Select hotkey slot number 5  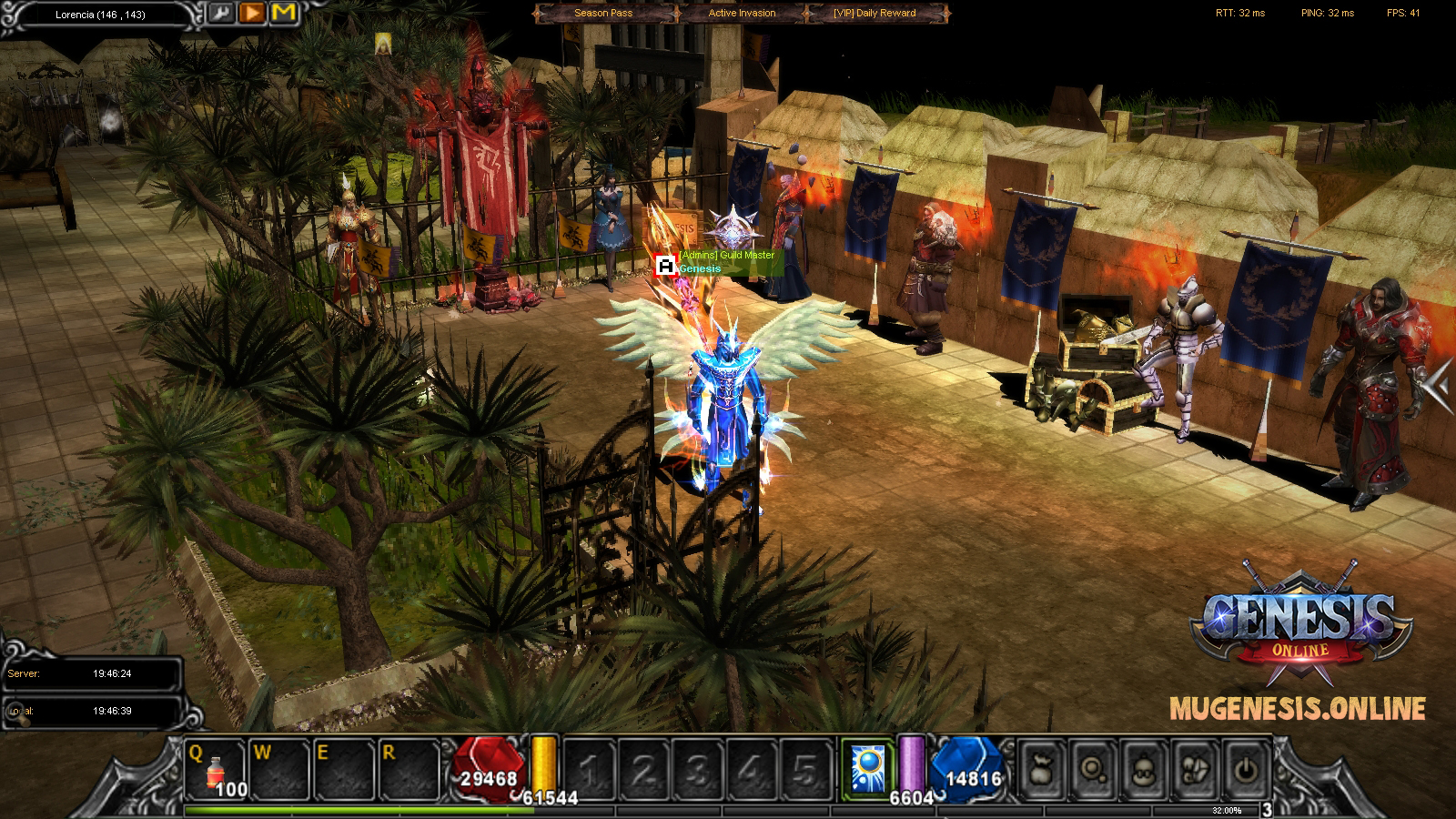click(x=804, y=772)
